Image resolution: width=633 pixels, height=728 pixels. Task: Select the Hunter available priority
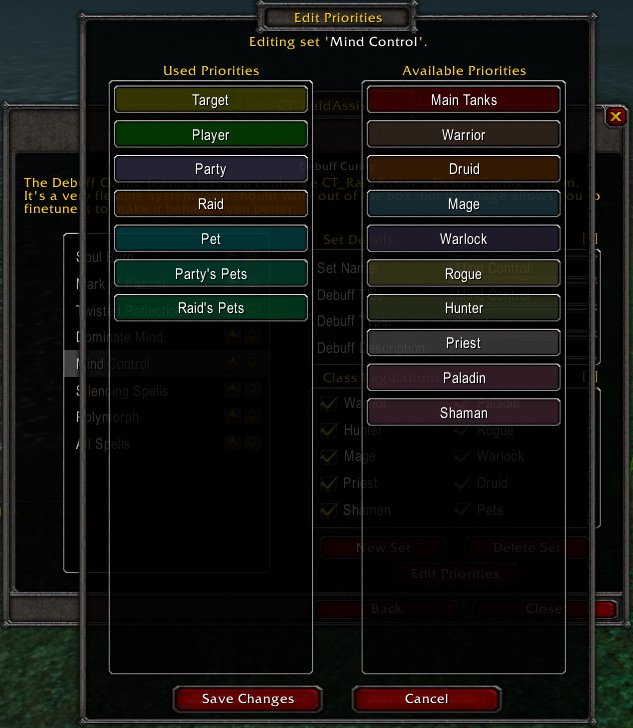click(463, 308)
